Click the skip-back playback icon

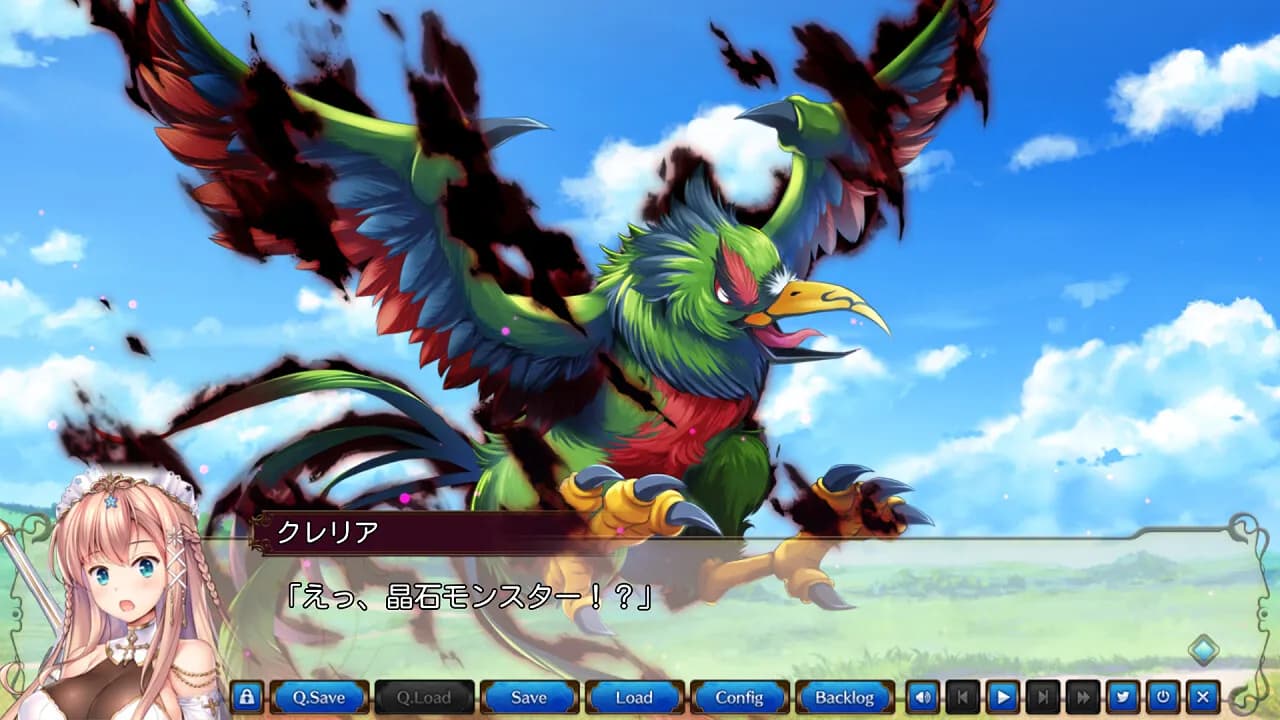point(963,697)
